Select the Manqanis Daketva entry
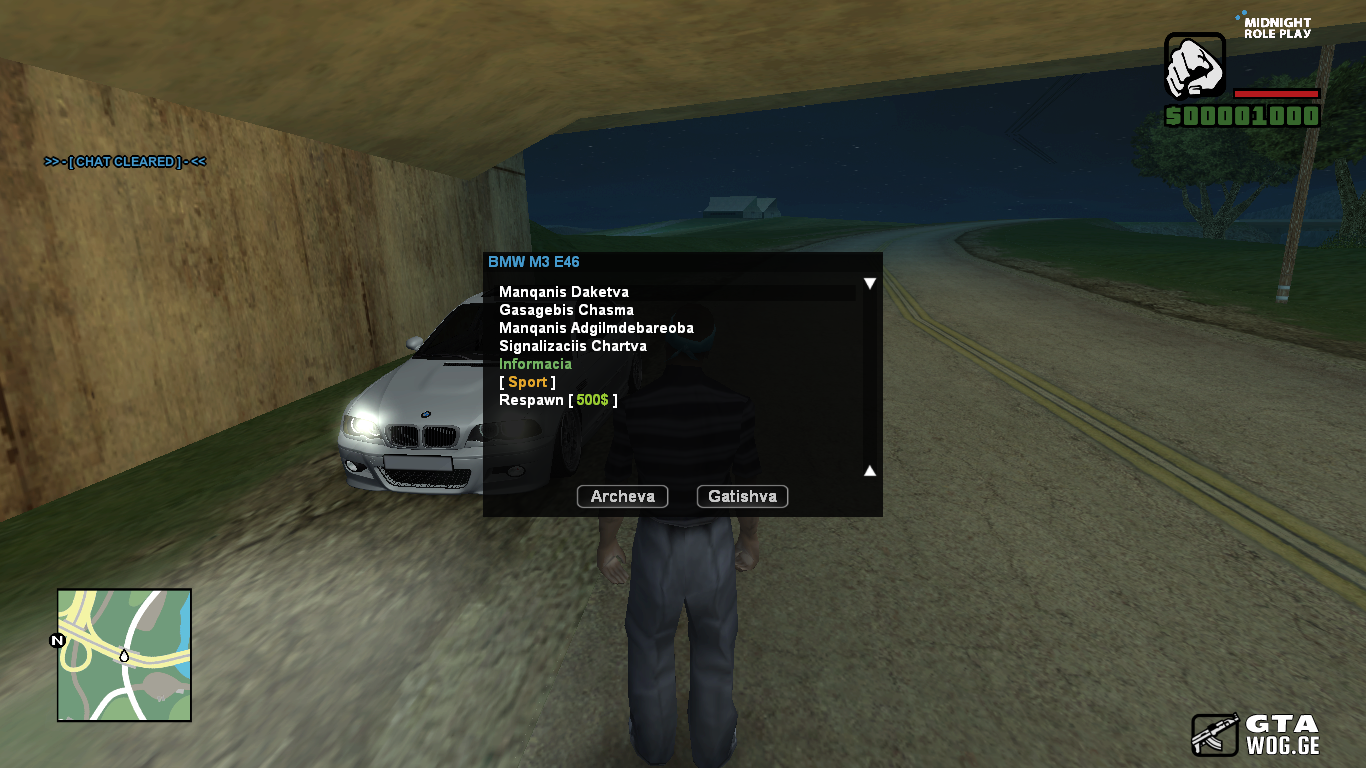The width and height of the screenshot is (1366, 768). click(564, 292)
